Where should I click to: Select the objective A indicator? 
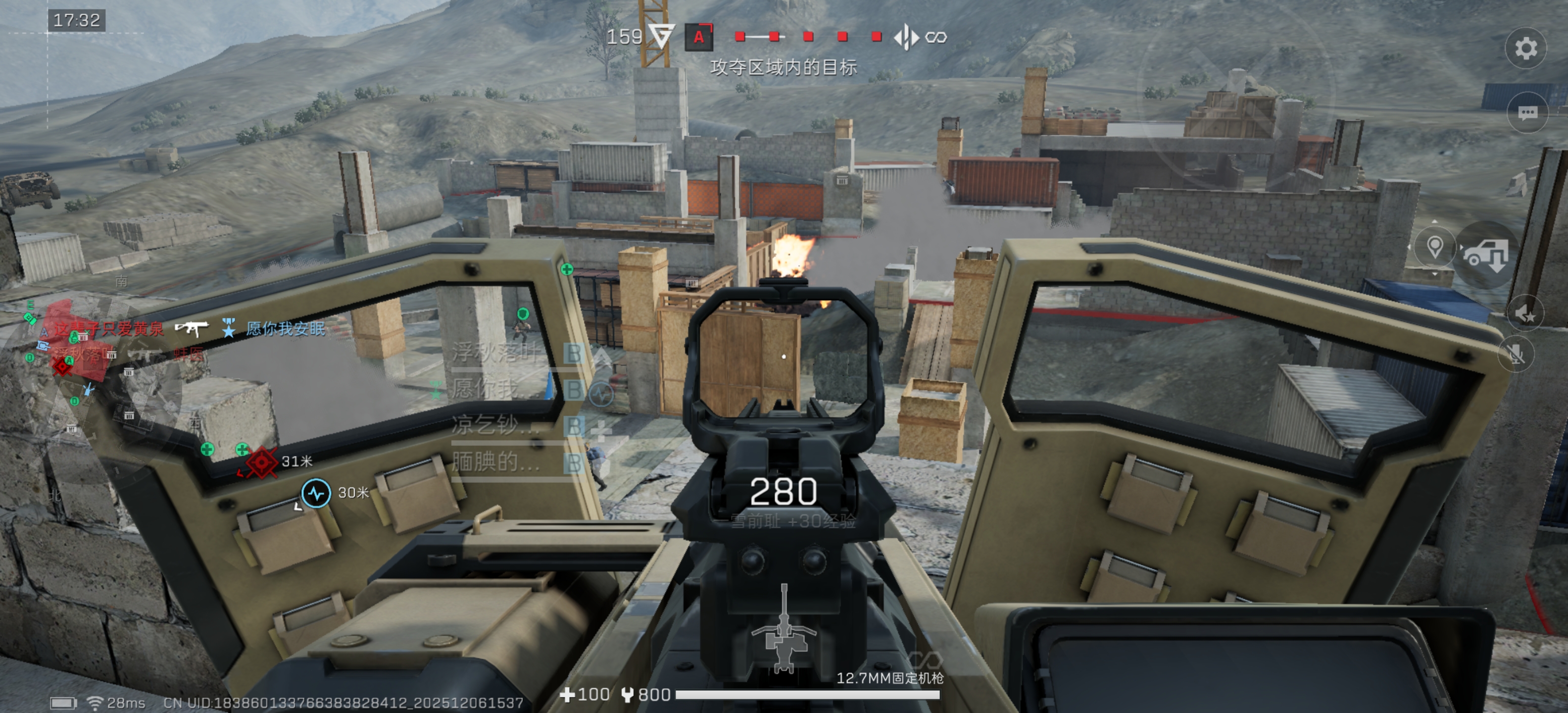699,37
